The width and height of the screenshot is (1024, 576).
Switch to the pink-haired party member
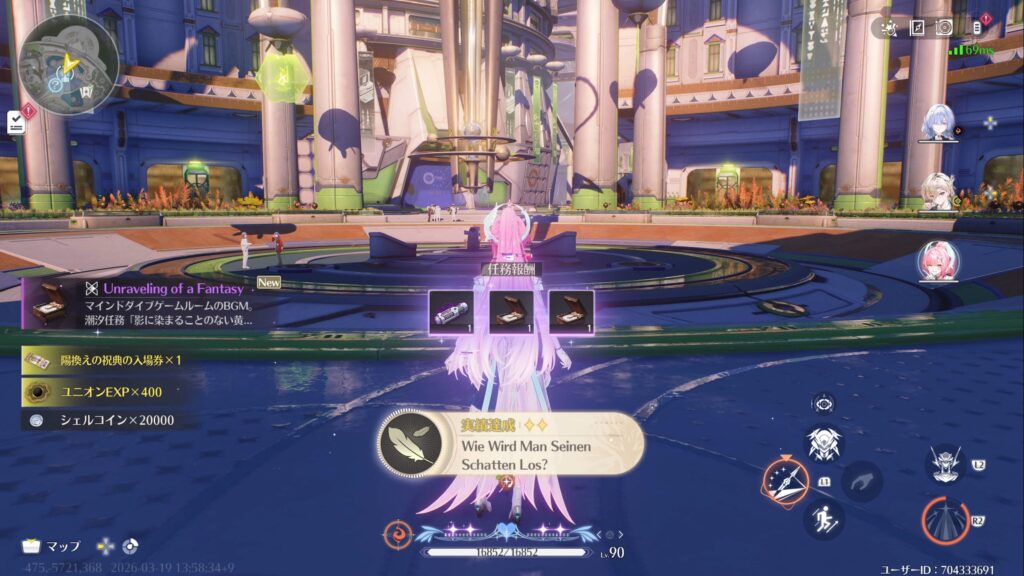tap(938, 262)
